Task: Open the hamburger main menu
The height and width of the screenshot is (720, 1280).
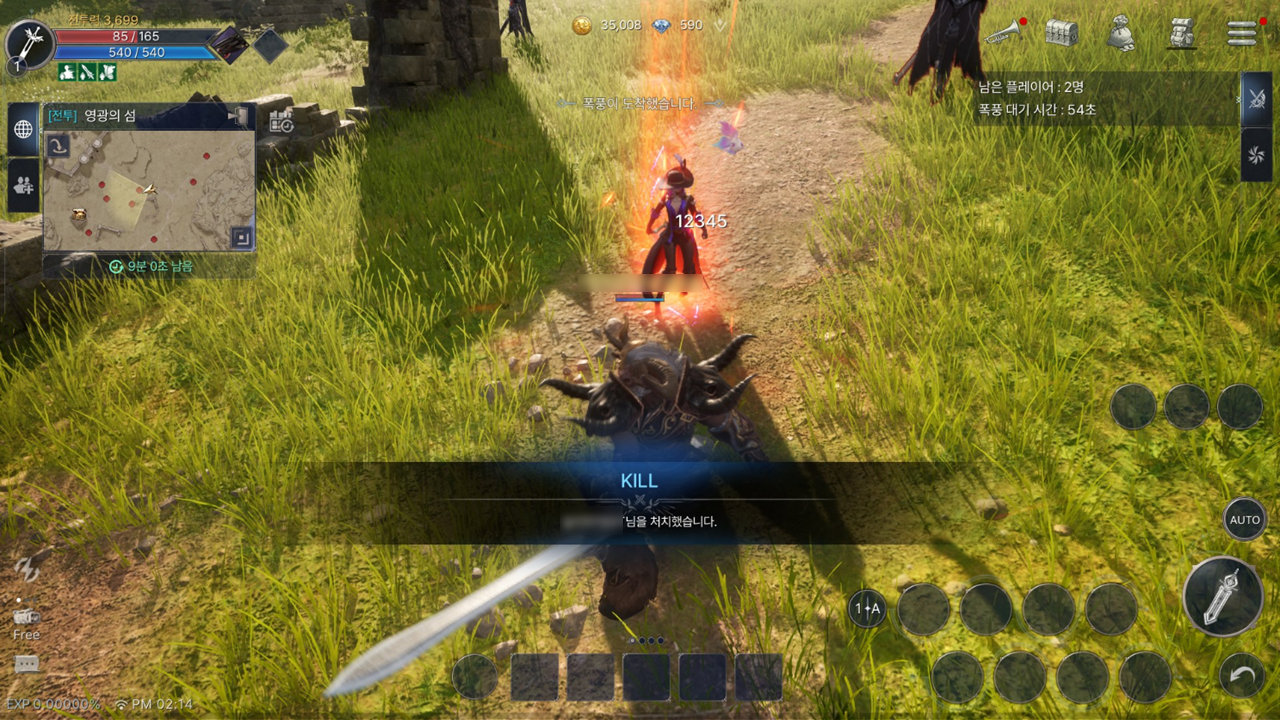Action: click(1242, 33)
